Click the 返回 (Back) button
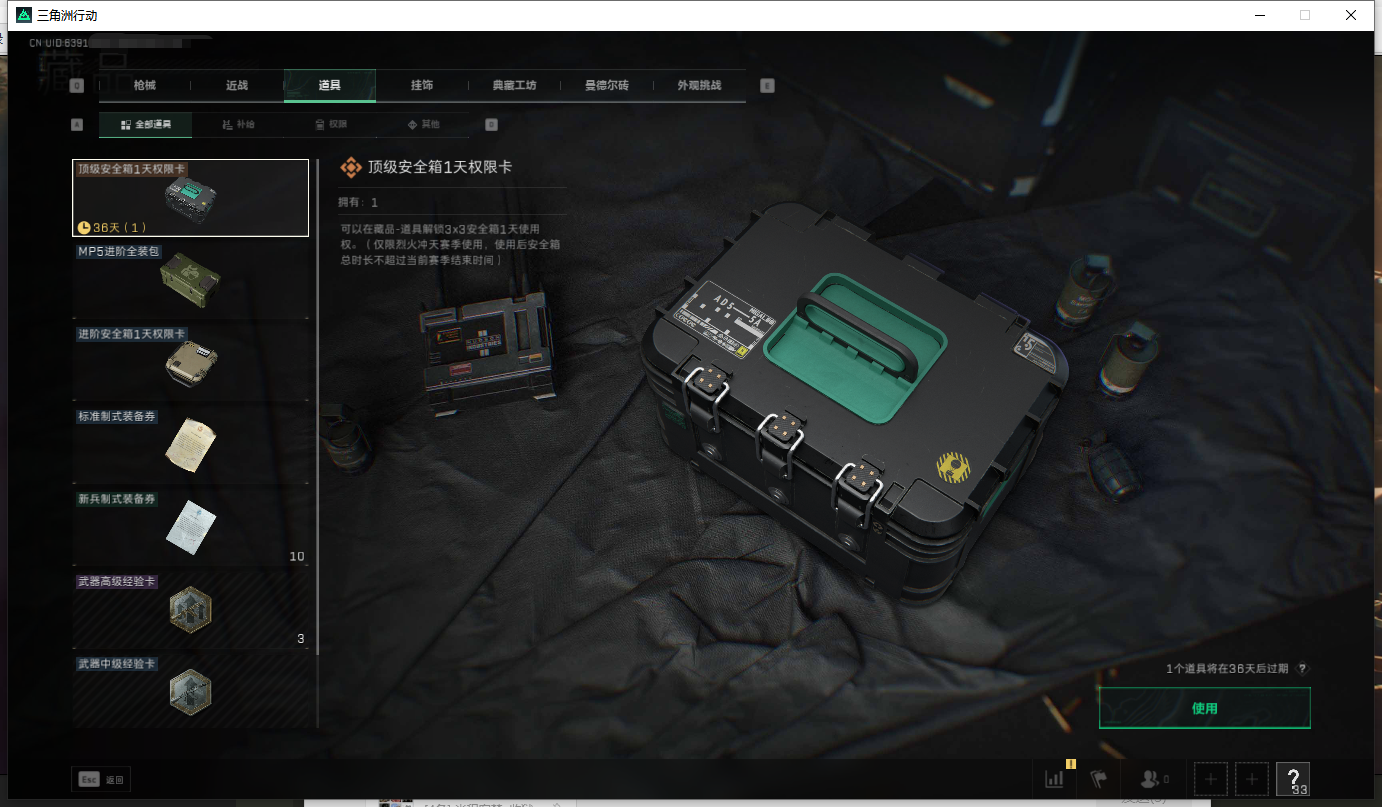The width and height of the screenshot is (1382, 807). [x=101, y=779]
